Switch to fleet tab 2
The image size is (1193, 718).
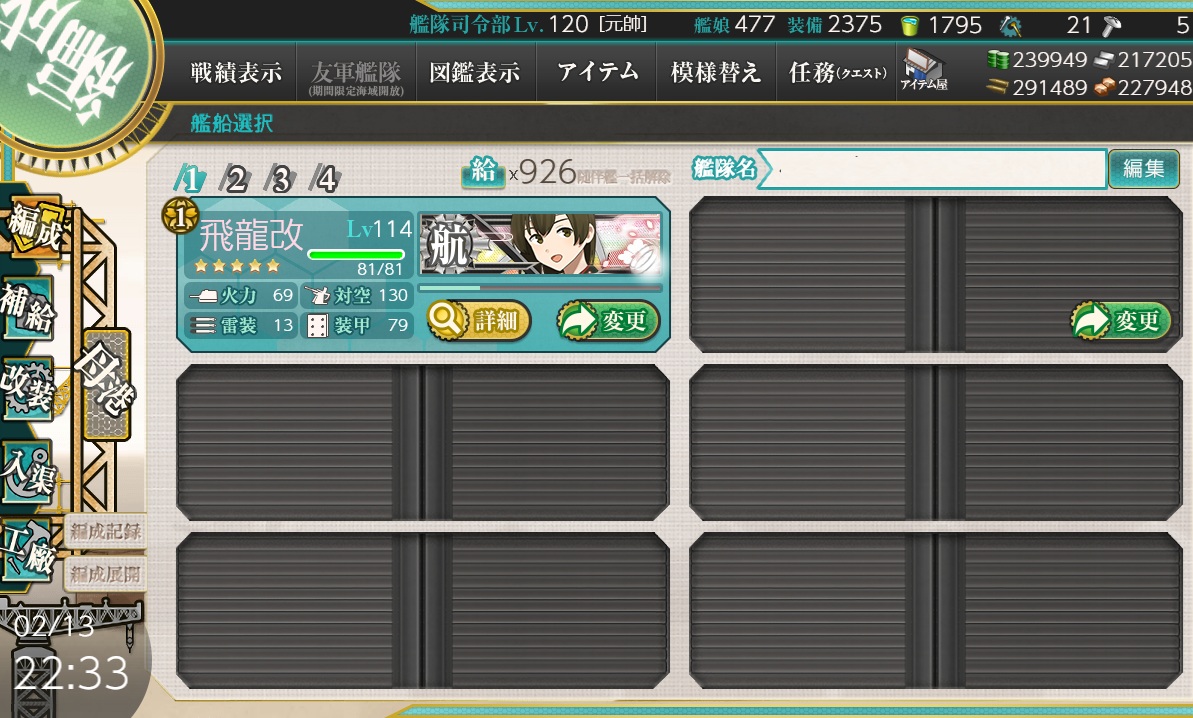(x=235, y=180)
